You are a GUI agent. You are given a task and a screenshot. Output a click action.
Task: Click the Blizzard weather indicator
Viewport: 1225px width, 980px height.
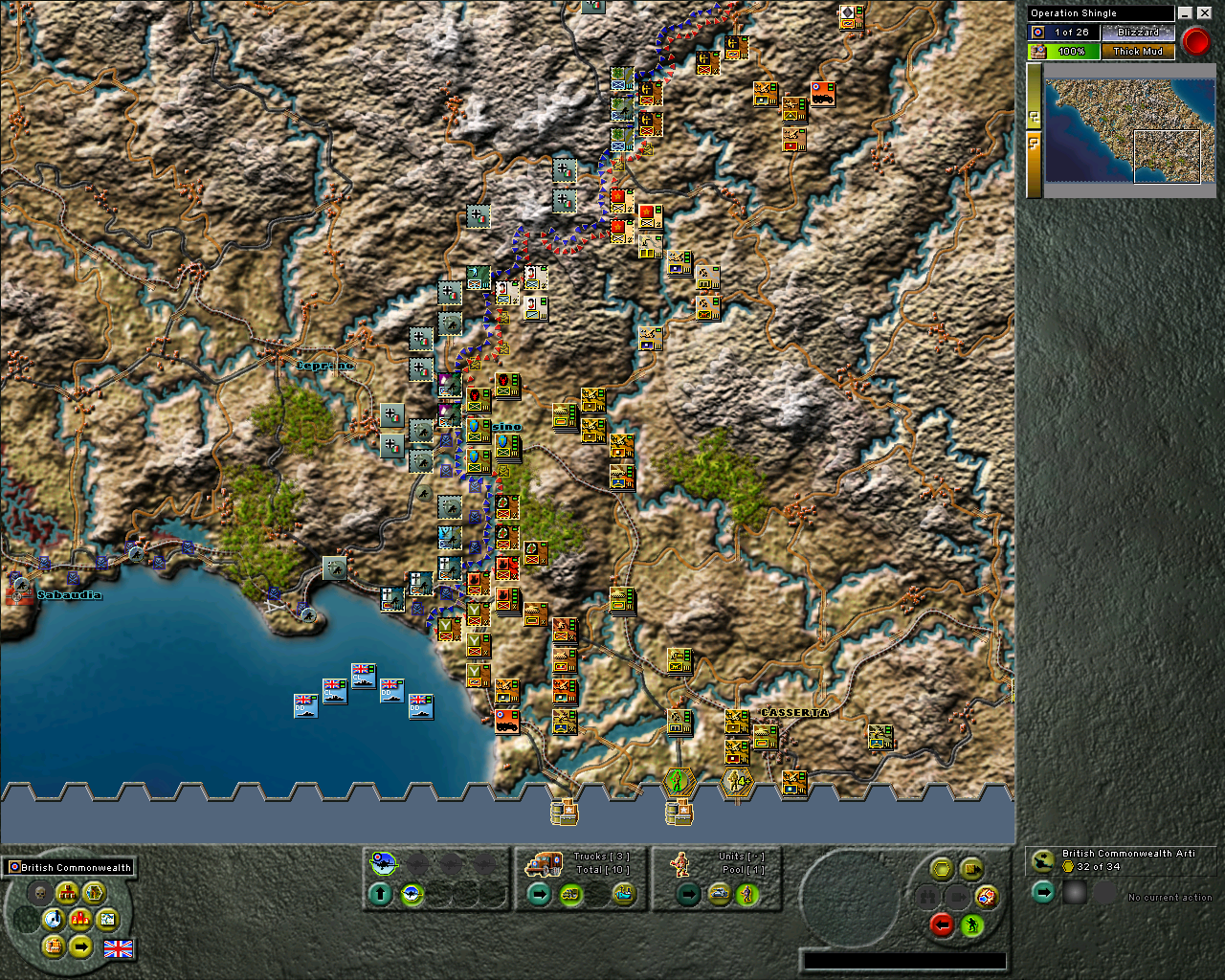click(1138, 32)
